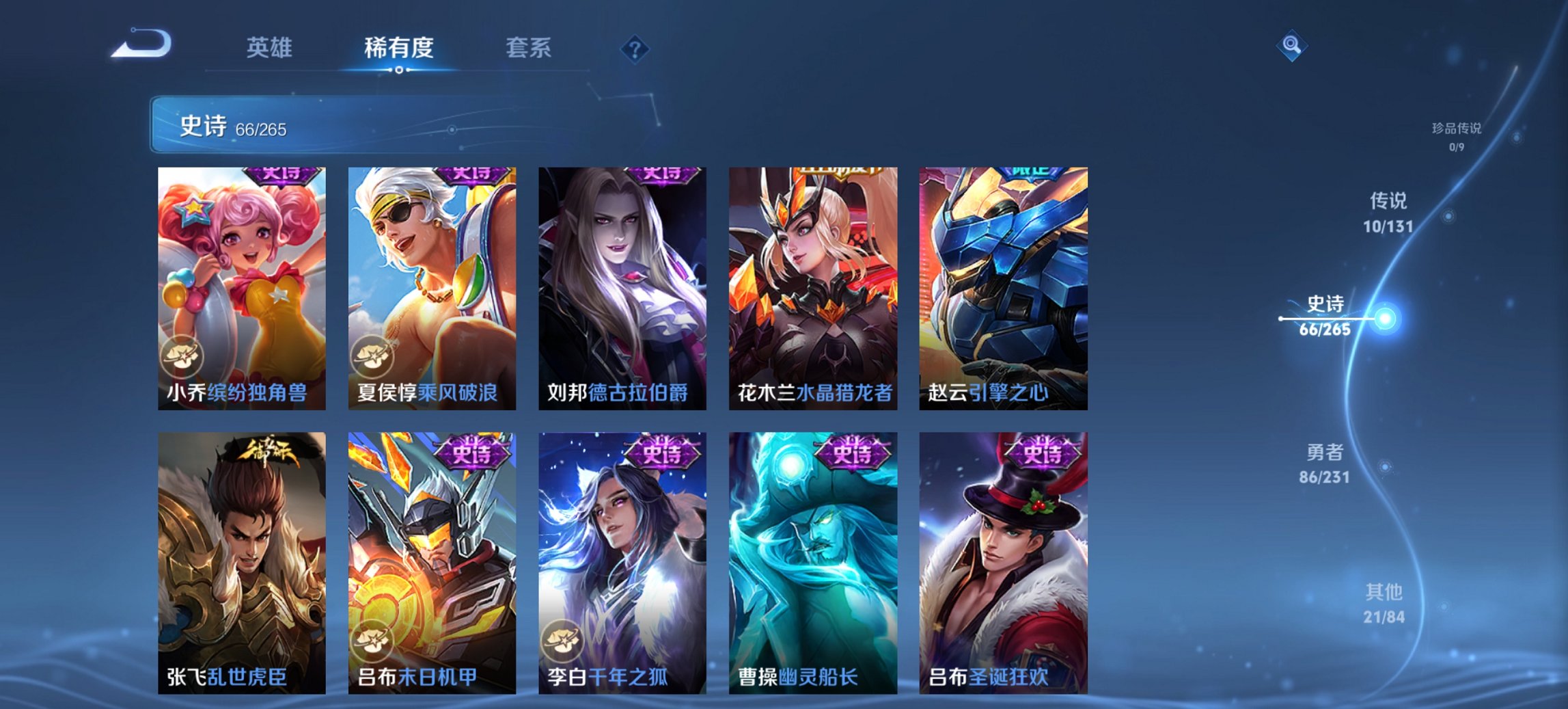Click the question mark help icon
The height and width of the screenshot is (709, 1568).
(x=635, y=48)
